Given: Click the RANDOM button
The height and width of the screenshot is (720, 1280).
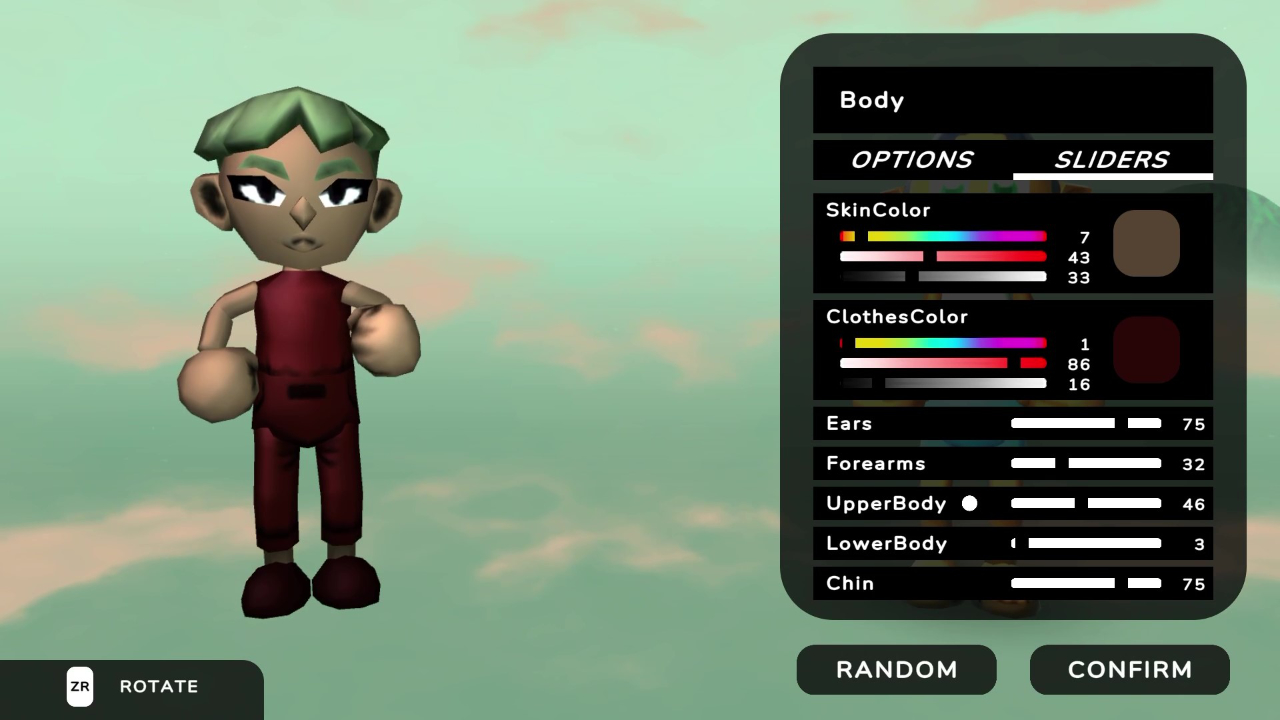Looking at the screenshot, I should (896, 670).
